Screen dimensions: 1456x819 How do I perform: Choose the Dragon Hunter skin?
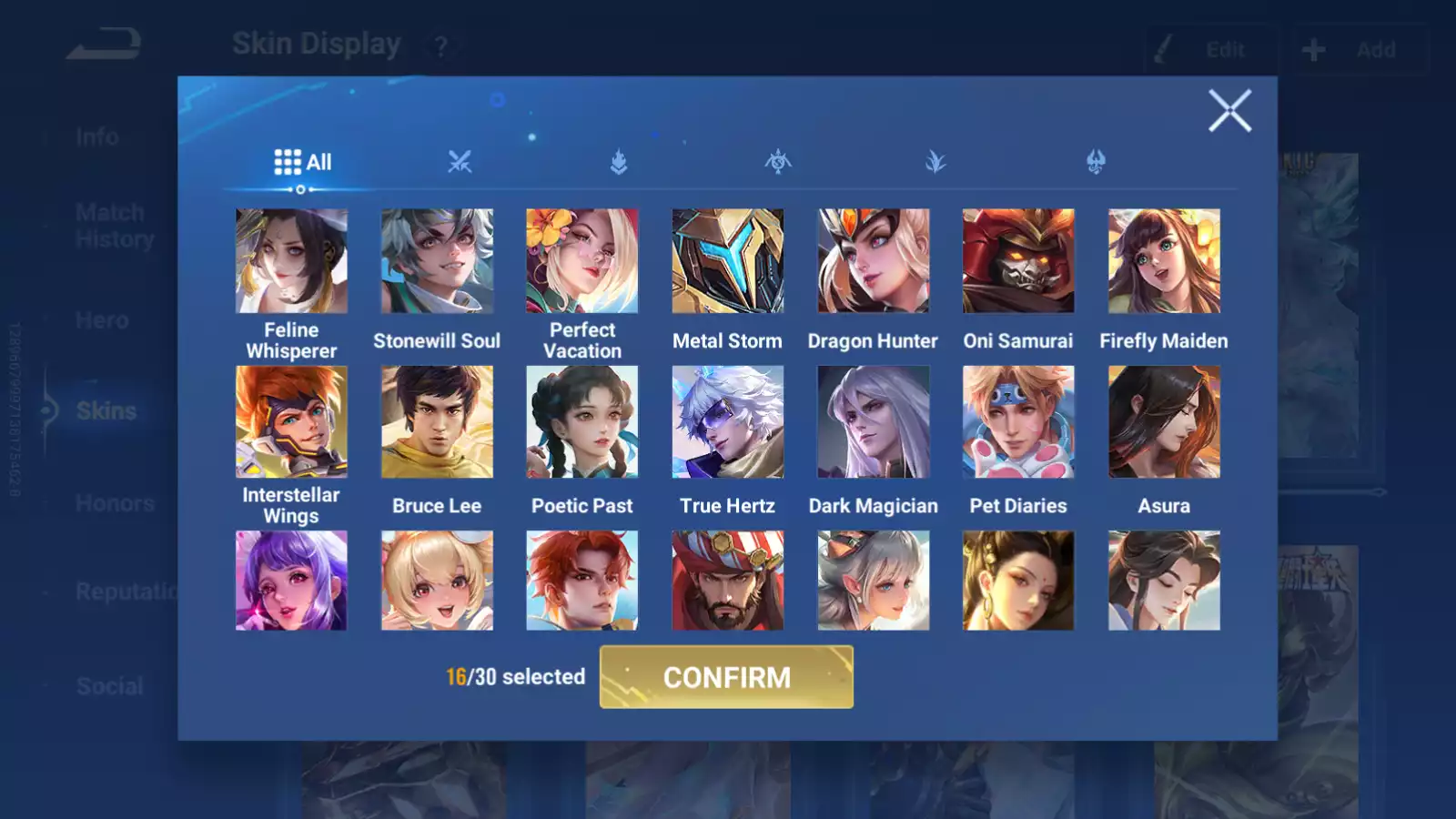873,261
